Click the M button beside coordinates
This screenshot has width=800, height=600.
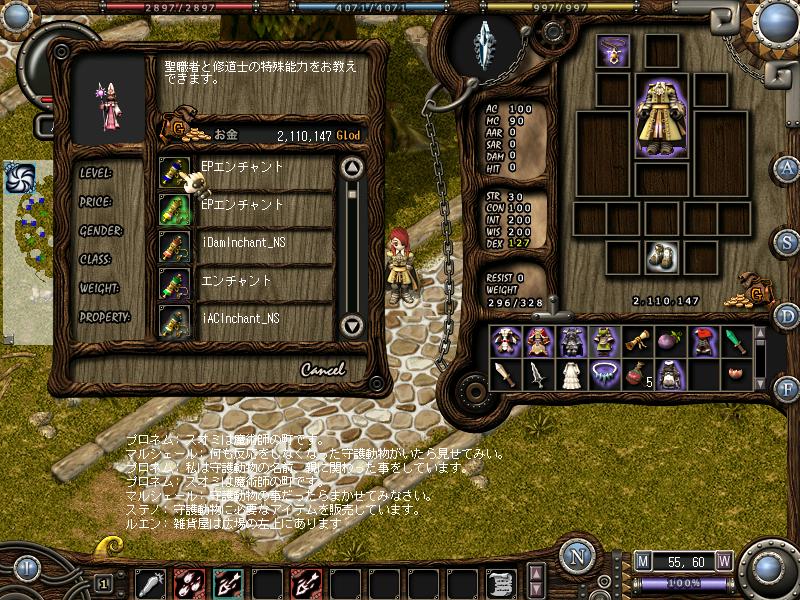(643, 560)
